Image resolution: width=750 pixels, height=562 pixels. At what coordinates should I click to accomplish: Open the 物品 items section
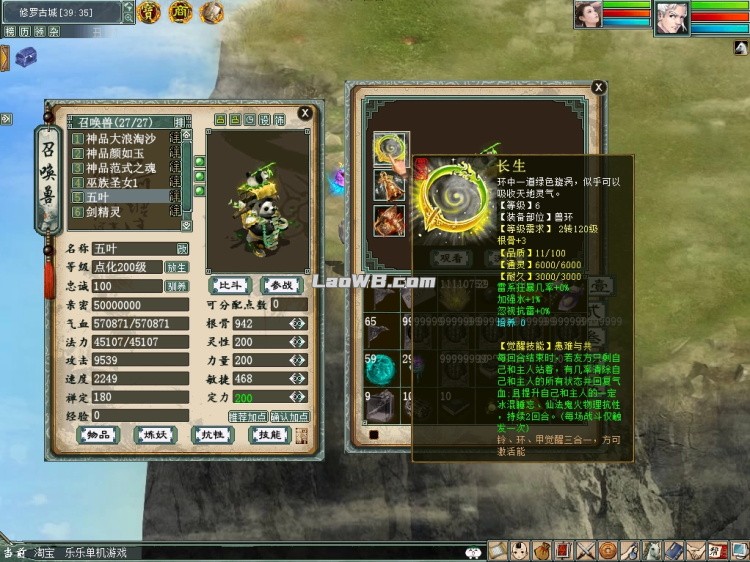(x=97, y=435)
